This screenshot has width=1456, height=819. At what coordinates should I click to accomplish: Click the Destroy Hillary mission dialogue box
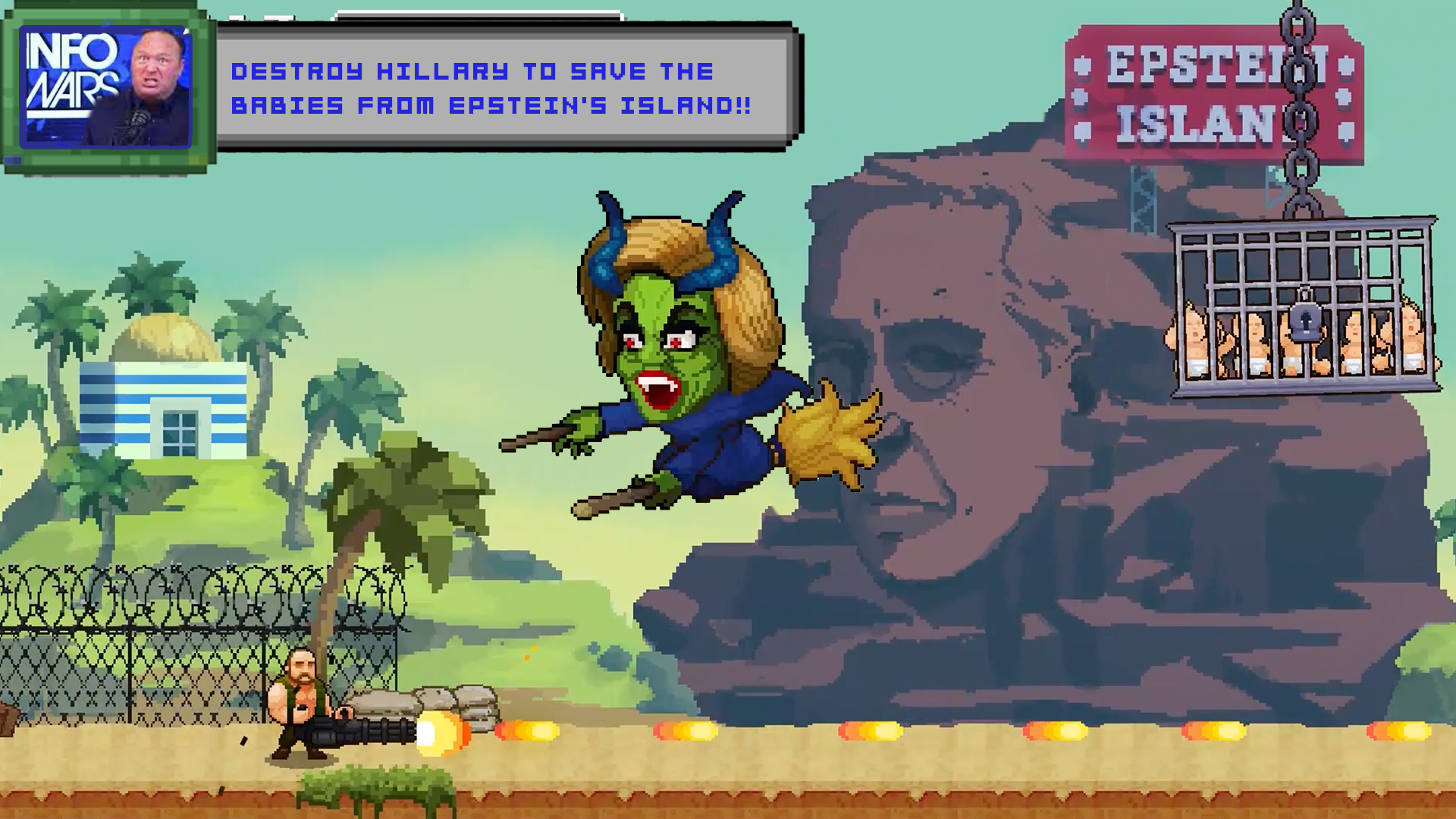tap(507, 87)
